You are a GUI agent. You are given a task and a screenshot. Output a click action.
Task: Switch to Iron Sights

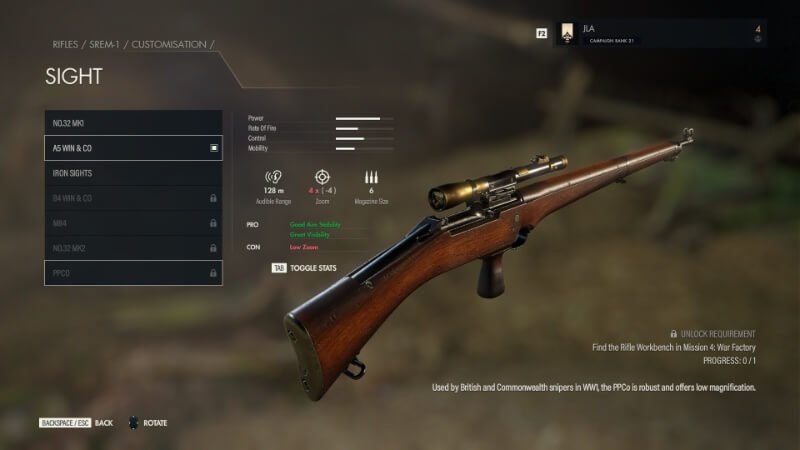click(x=133, y=173)
